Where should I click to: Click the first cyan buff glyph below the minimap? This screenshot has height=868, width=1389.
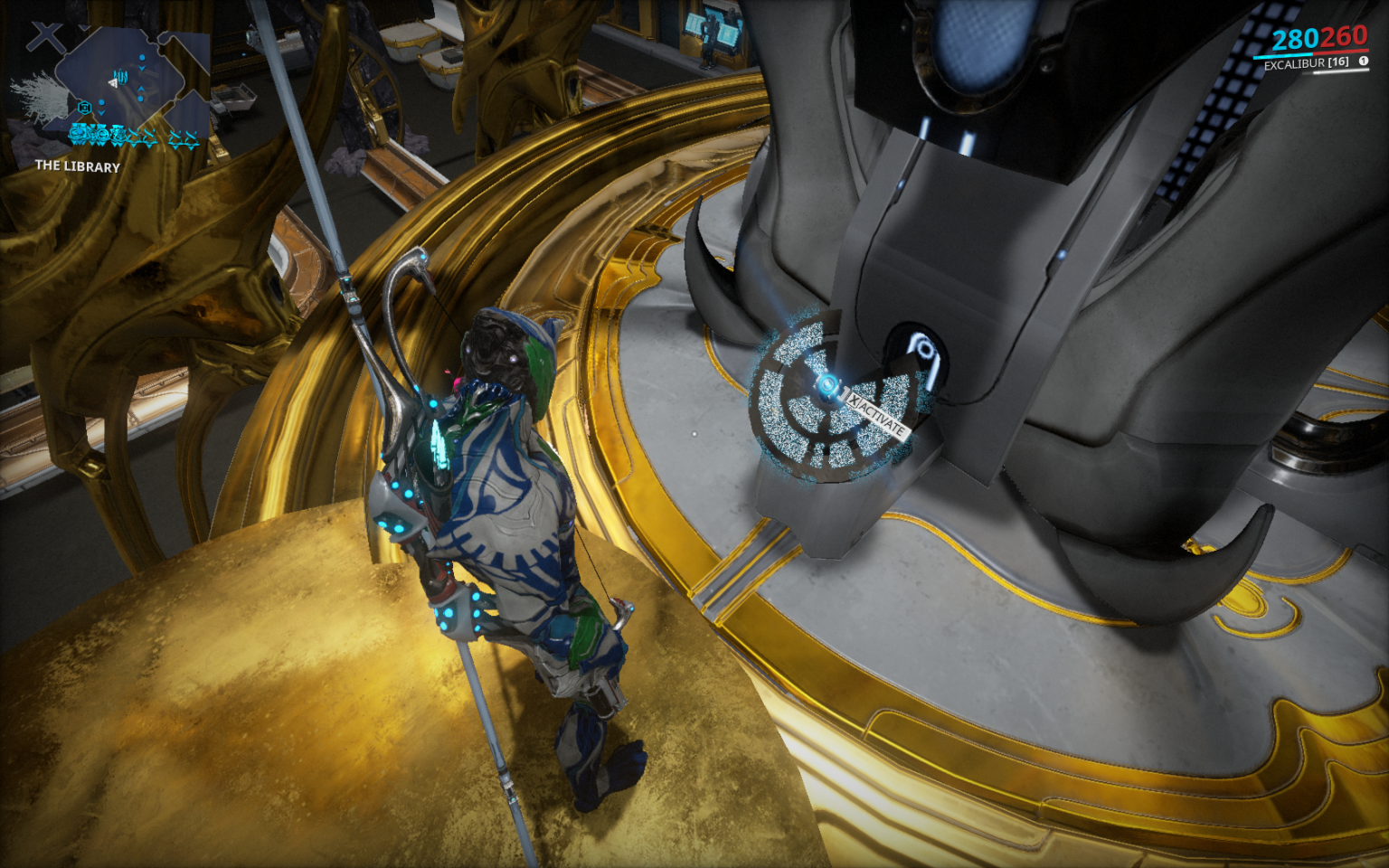(x=77, y=134)
